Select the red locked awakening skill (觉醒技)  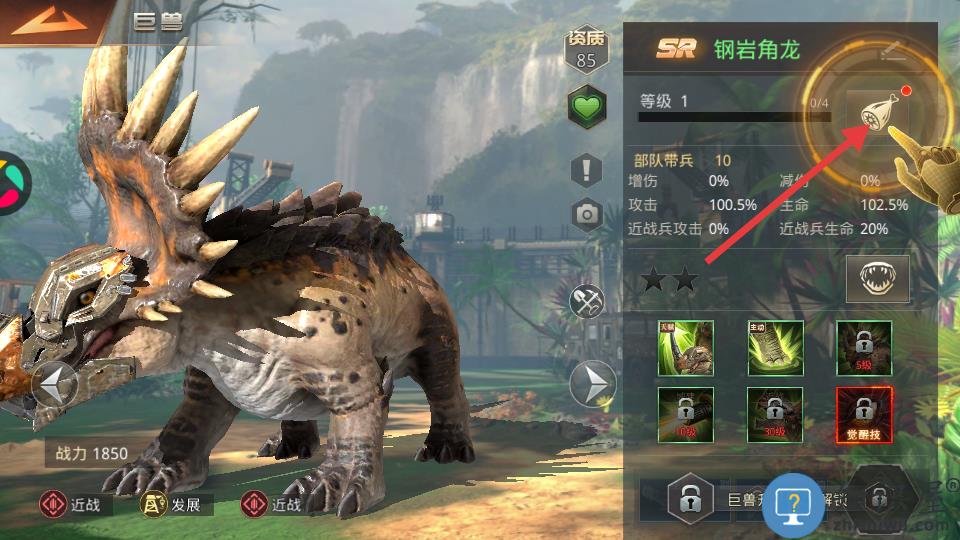coord(864,414)
